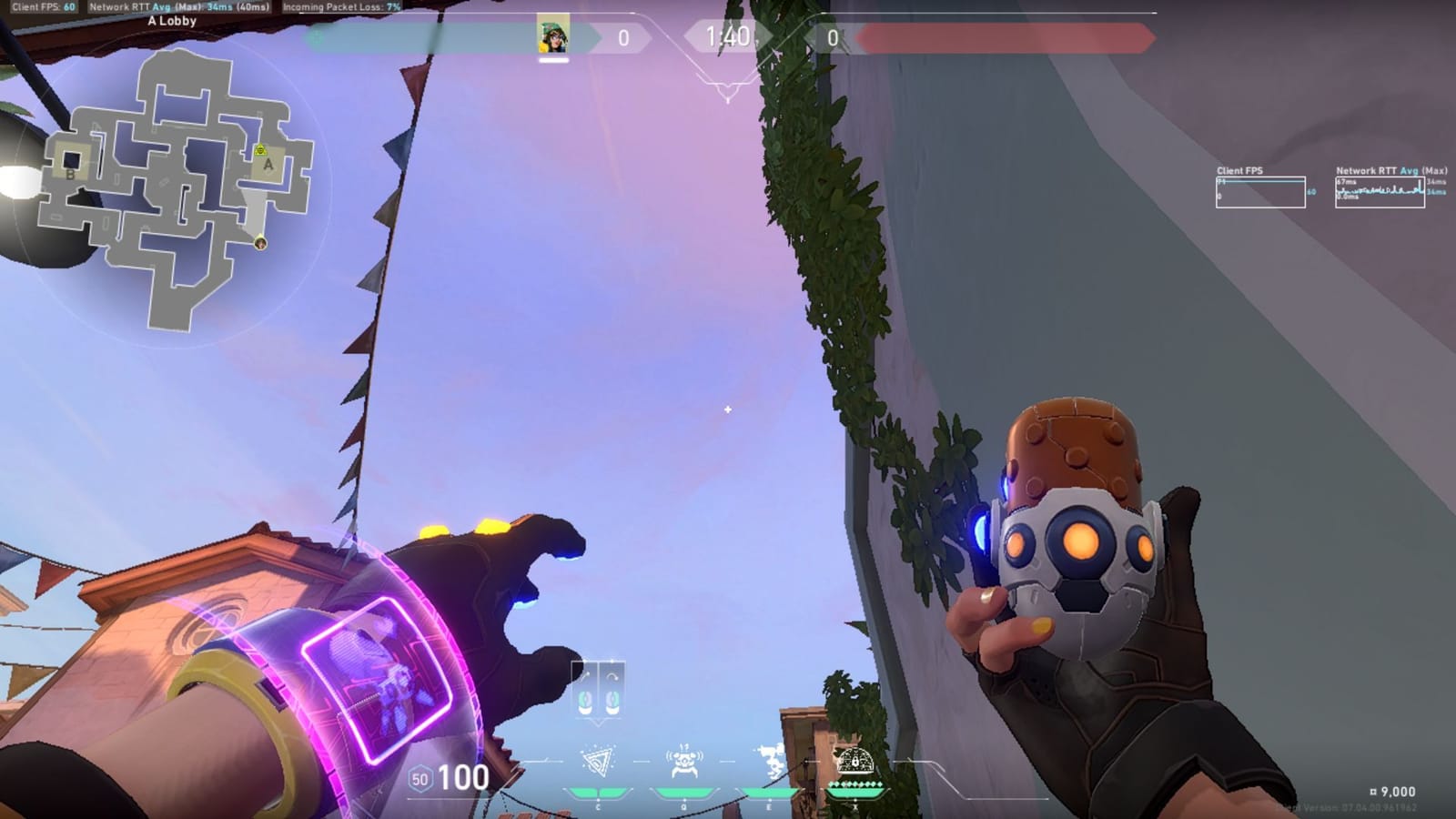Expand the chevron below the deployed utility panel

(599, 722)
